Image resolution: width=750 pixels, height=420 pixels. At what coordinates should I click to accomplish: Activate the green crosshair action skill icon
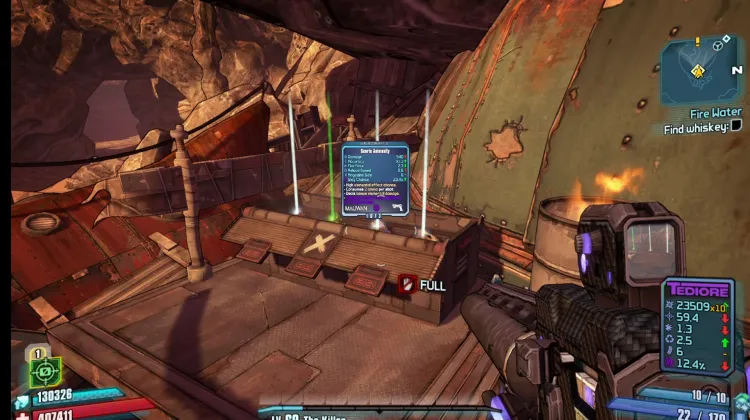coord(44,371)
